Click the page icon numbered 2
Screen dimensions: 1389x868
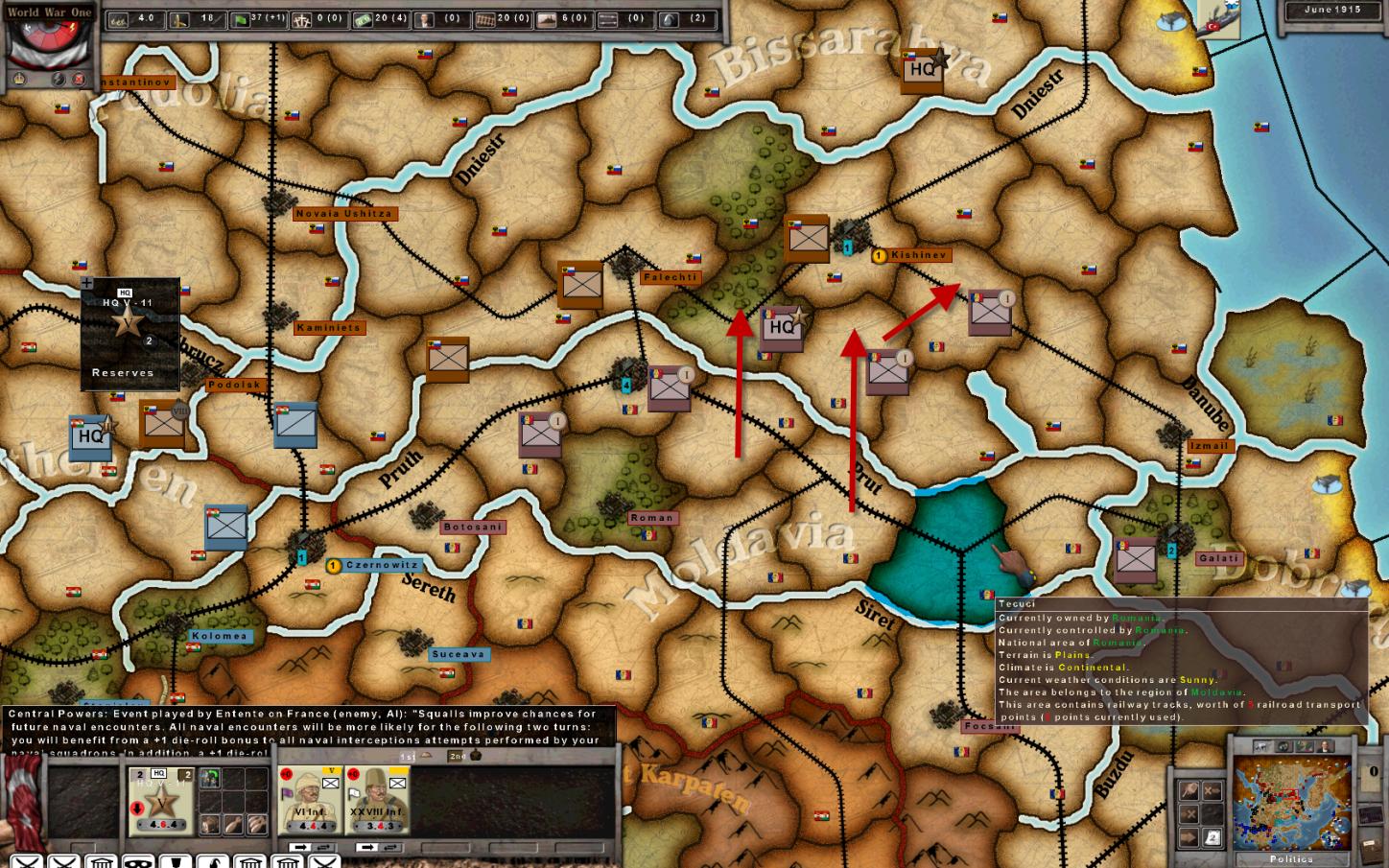point(1212,837)
